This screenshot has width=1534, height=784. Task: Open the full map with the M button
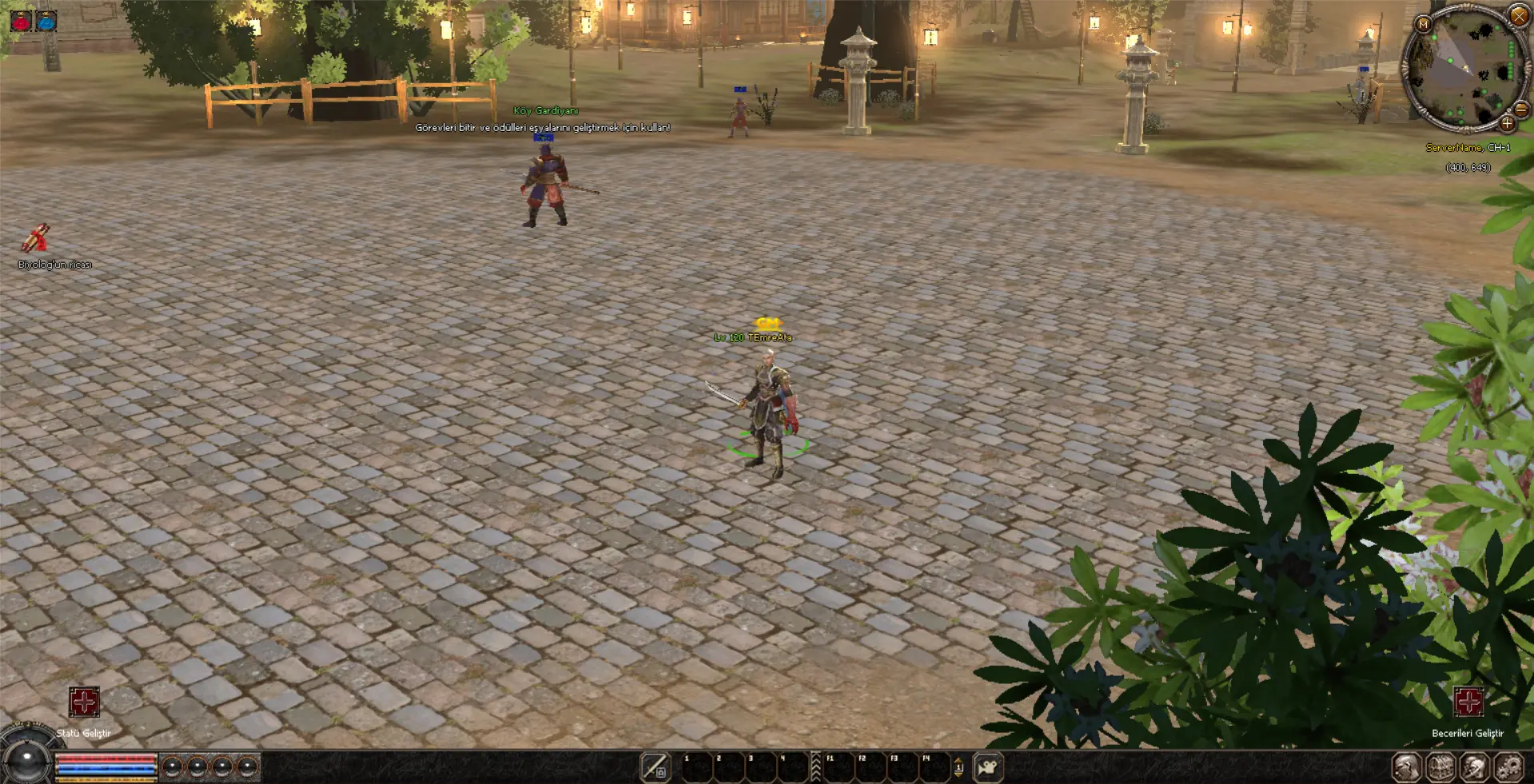pos(1423,24)
